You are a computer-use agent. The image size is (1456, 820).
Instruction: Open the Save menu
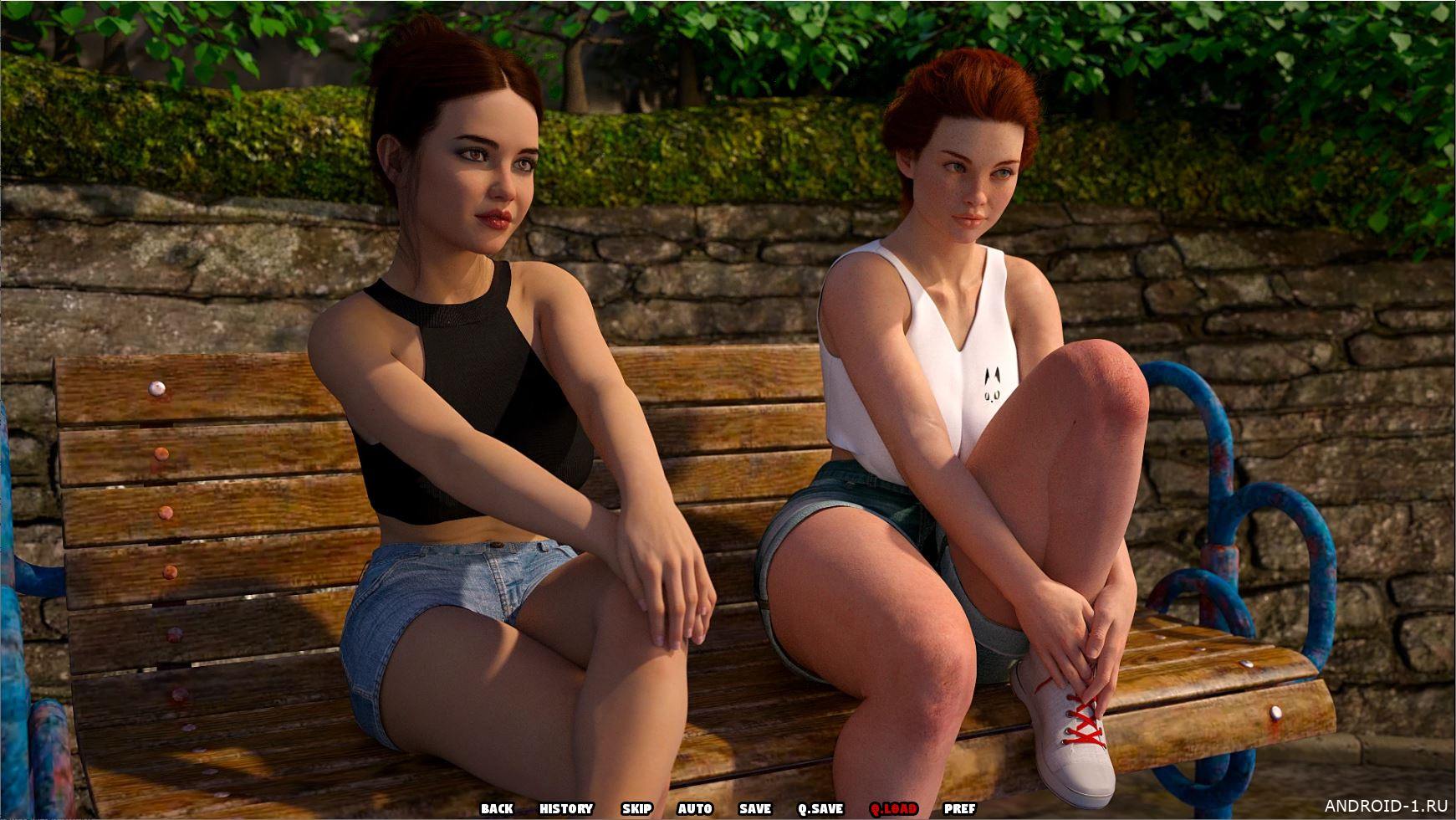pyautogui.click(x=755, y=808)
